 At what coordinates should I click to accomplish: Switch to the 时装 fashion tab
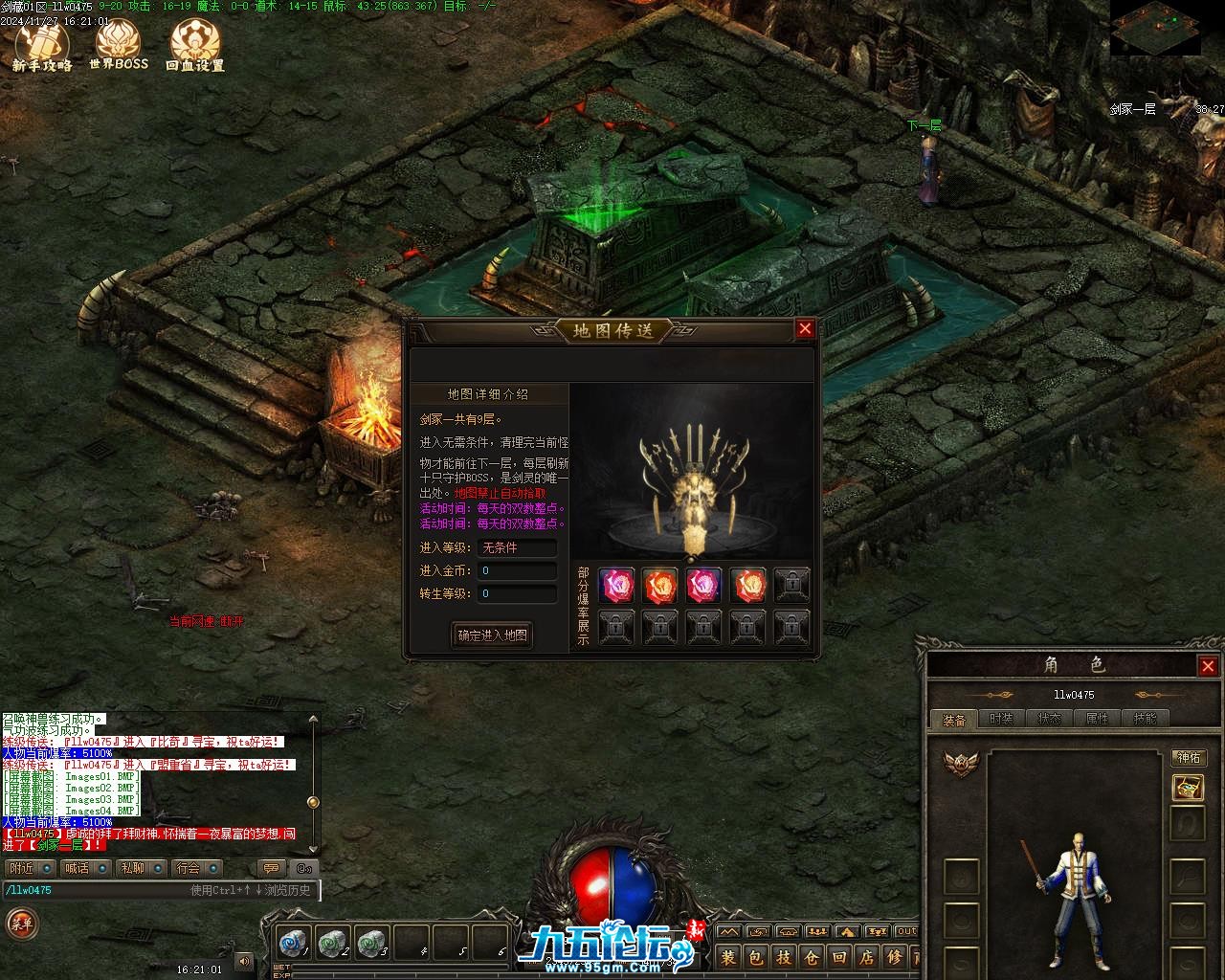pyautogui.click(x=1001, y=719)
